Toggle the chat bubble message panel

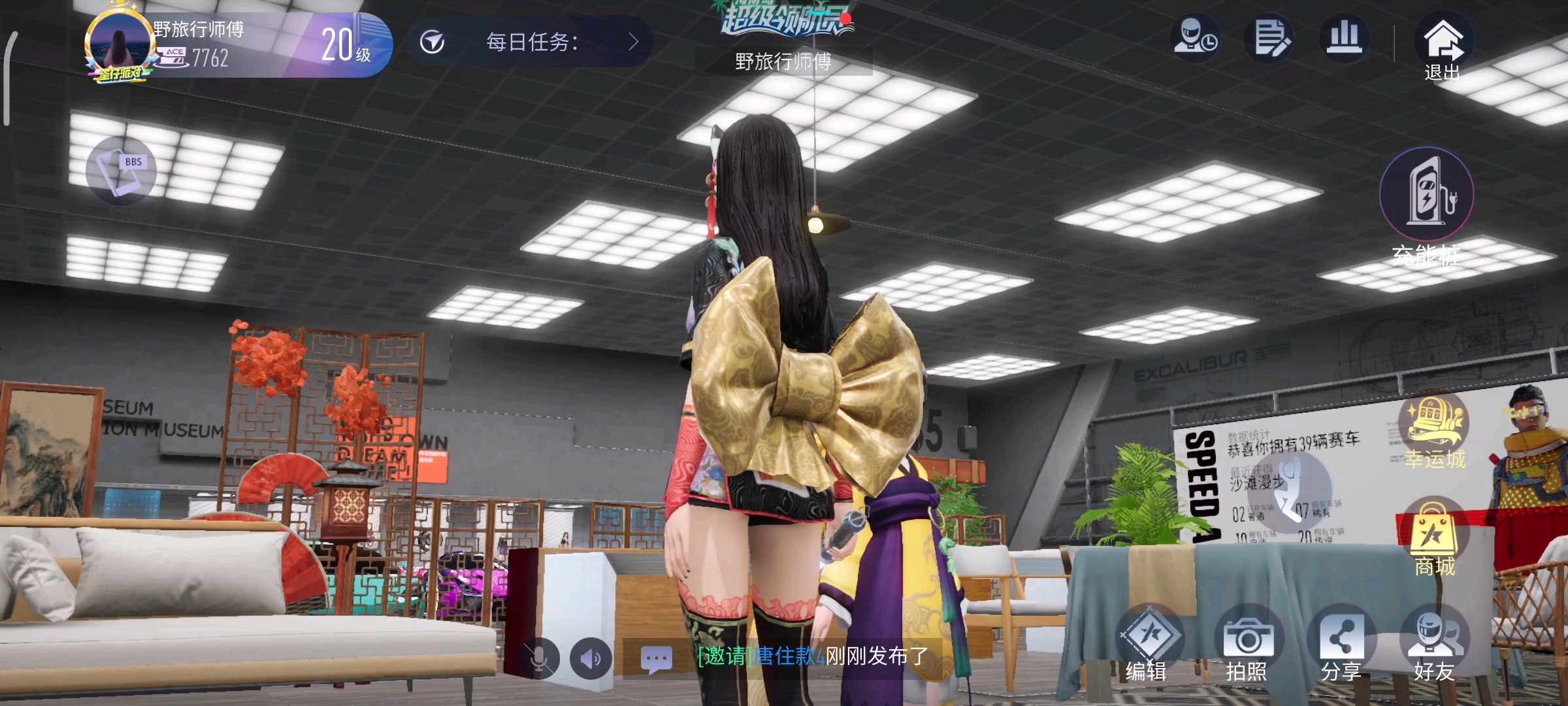point(657,659)
